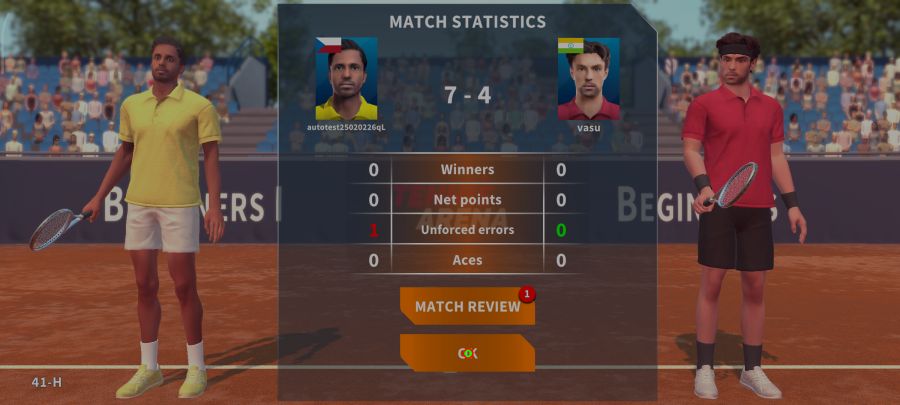Select autotest25020226qL's player portrait
The width and height of the screenshot is (900, 405).
[346, 79]
